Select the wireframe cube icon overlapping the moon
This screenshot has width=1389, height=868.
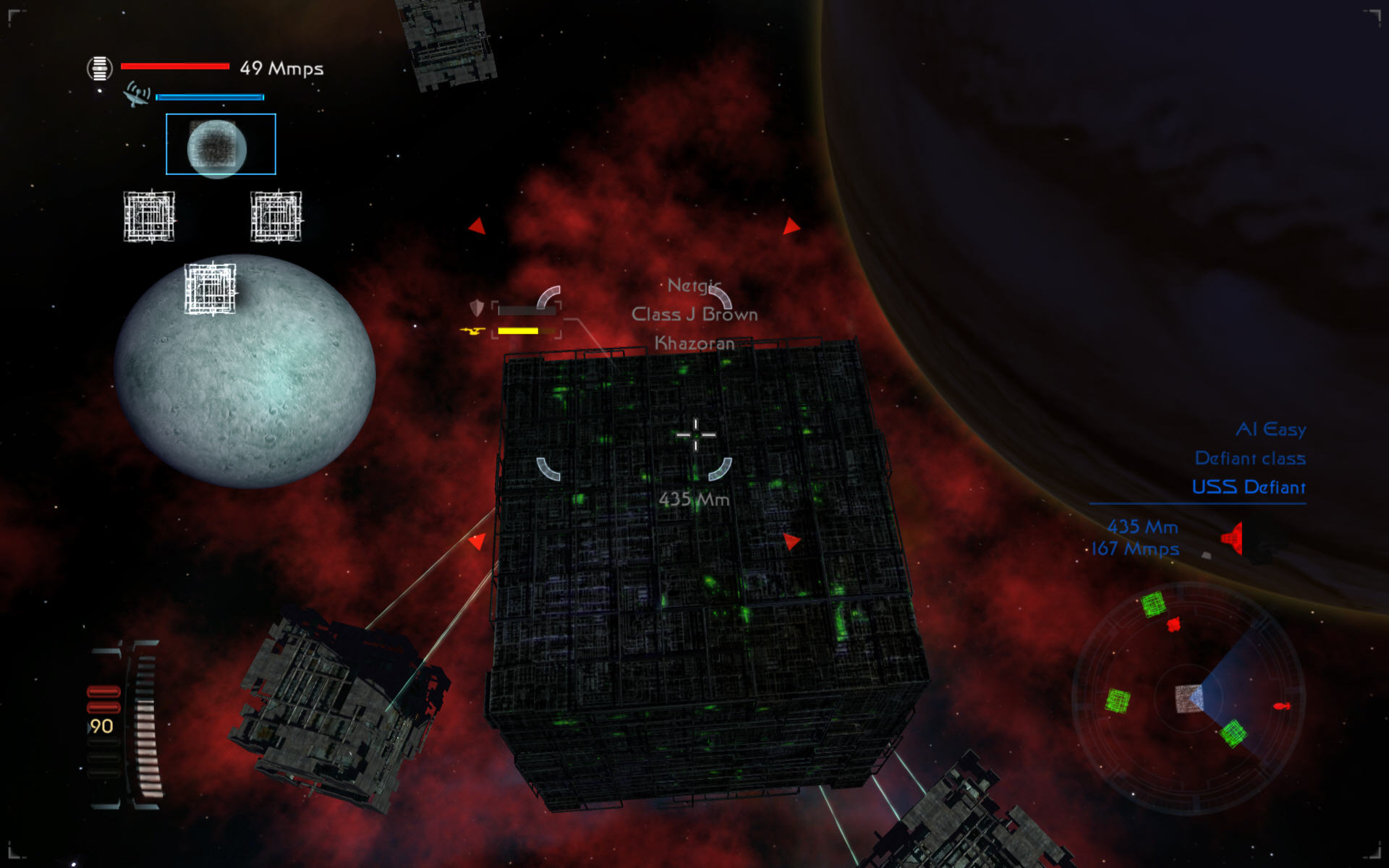[211, 289]
